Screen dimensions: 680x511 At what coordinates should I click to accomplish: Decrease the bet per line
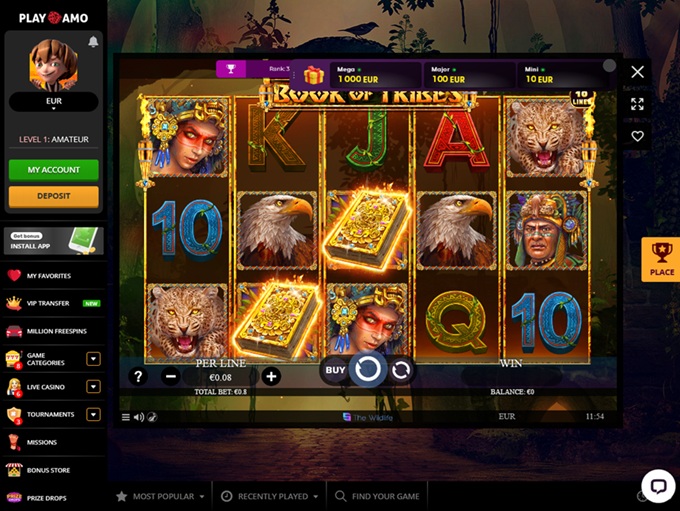(171, 377)
